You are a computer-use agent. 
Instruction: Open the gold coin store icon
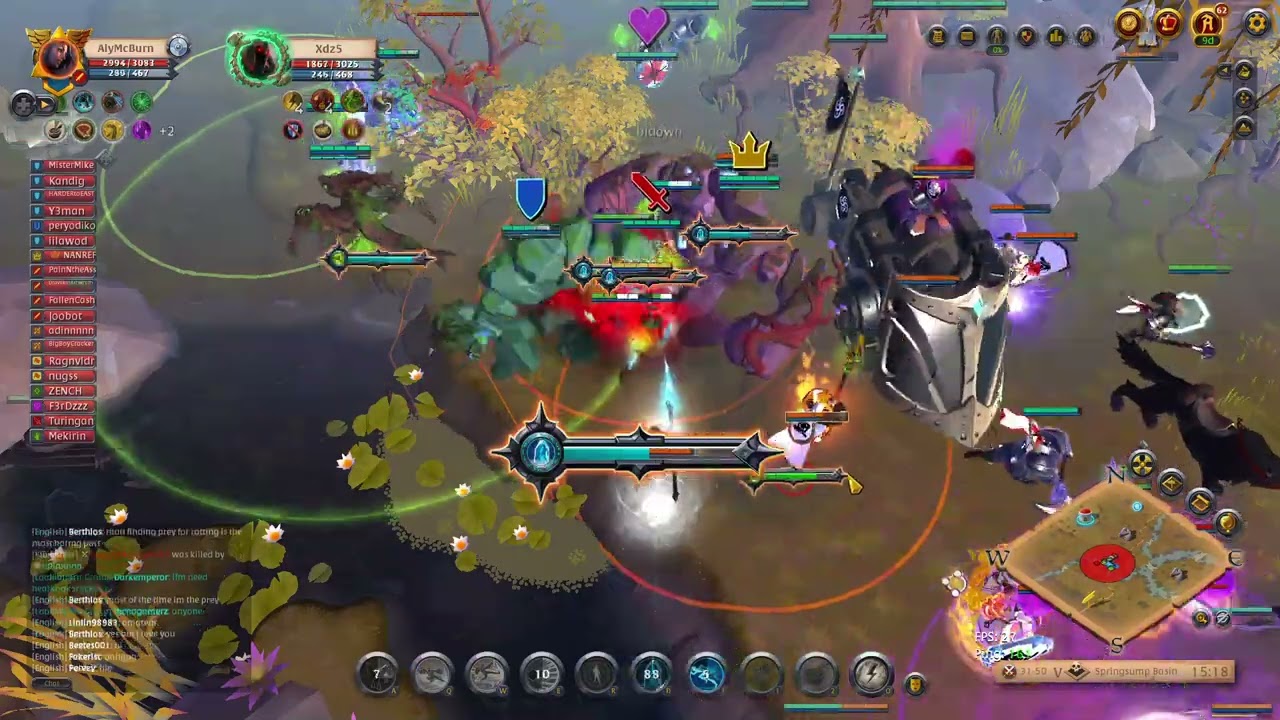1129,22
